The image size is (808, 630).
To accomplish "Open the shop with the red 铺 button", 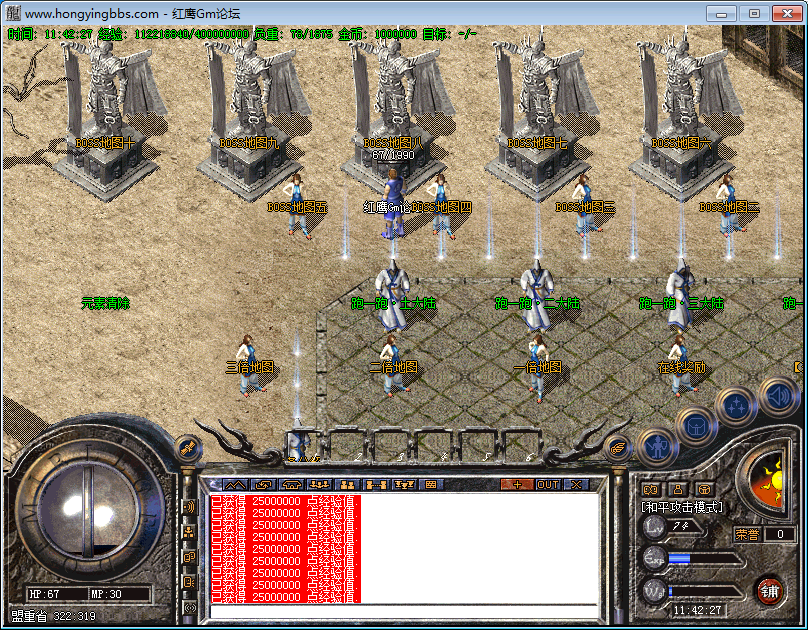I will 768,589.
